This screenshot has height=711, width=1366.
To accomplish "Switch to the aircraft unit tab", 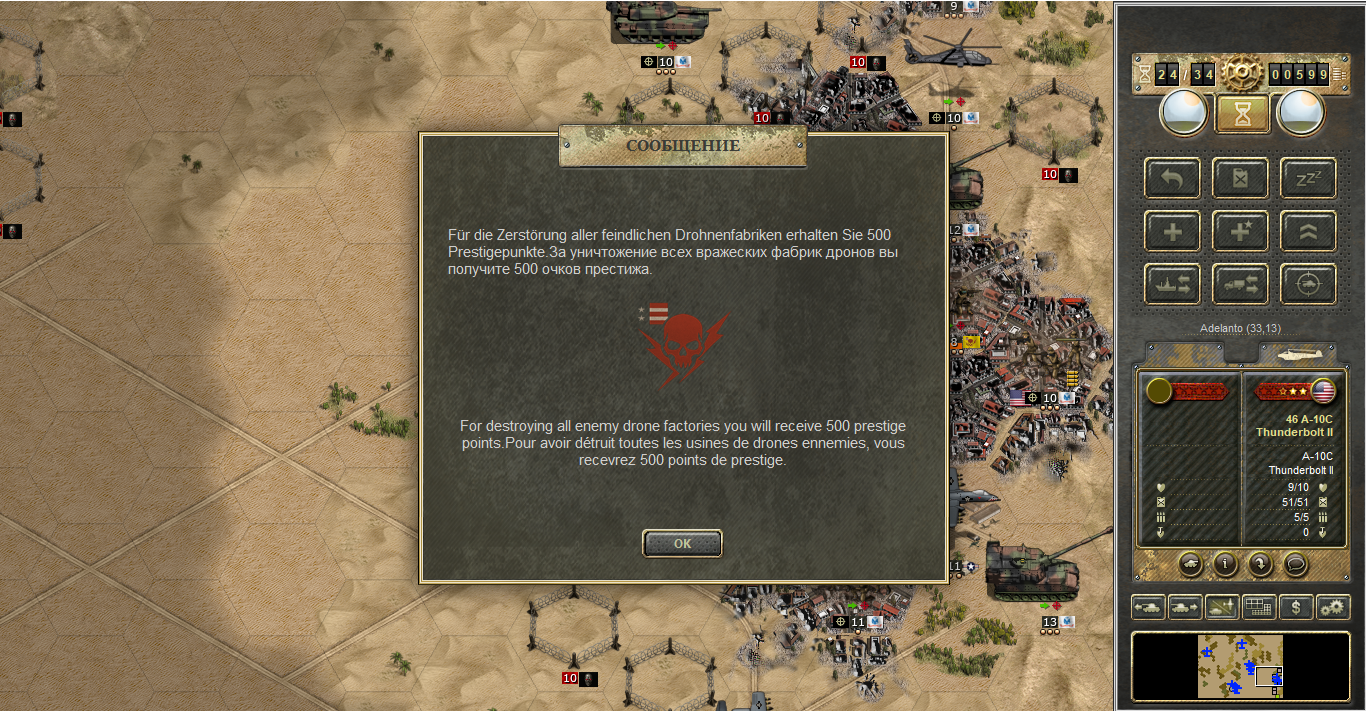I will coord(1297,354).
